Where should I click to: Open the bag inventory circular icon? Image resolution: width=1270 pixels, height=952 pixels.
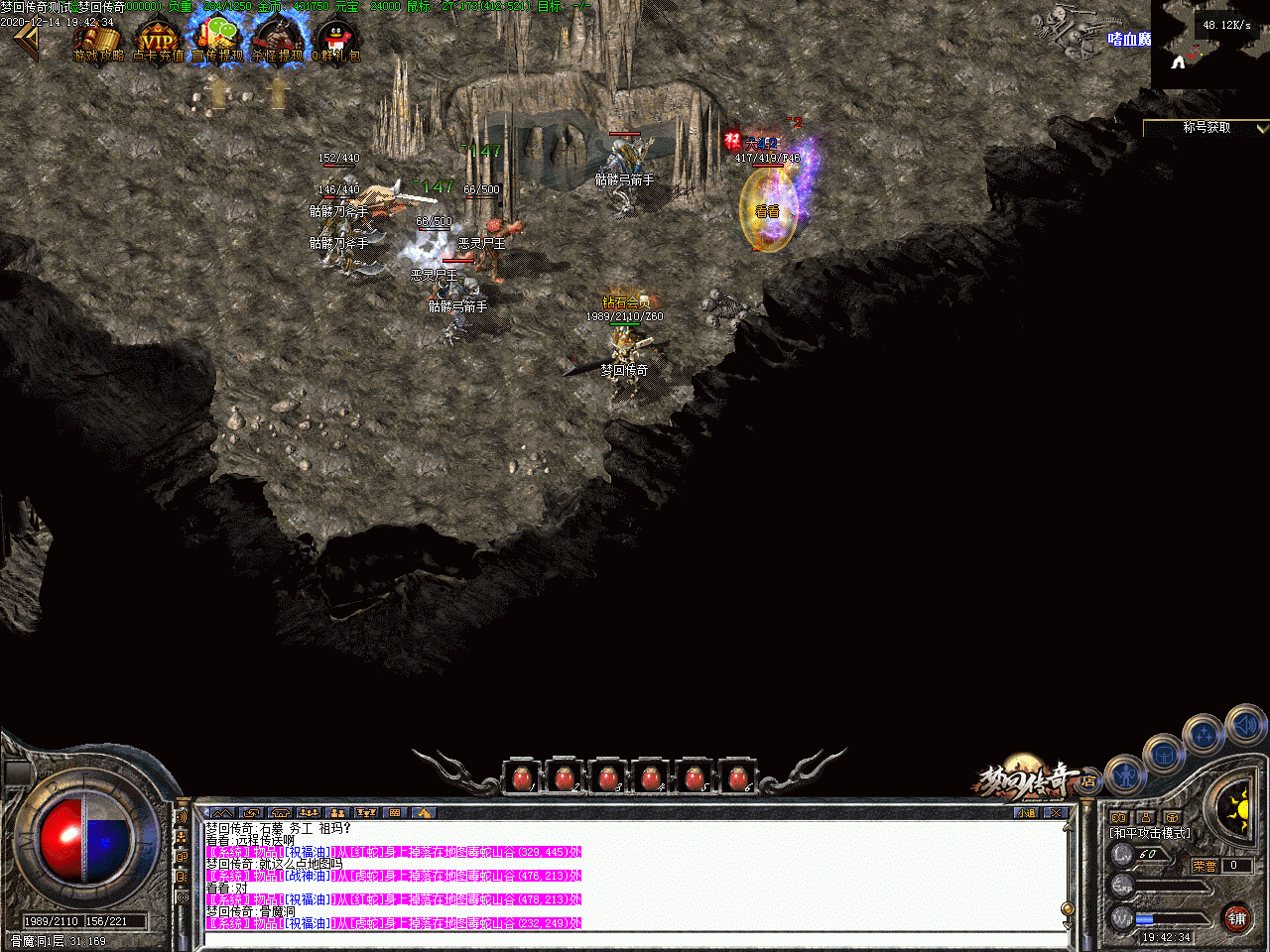(x=1164, y=755)
